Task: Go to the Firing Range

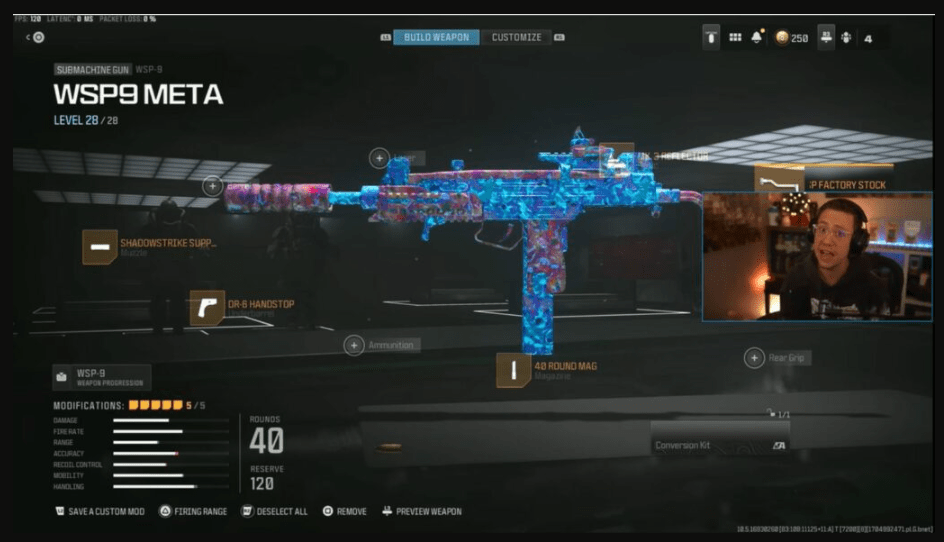Action: tap(193, 511)
